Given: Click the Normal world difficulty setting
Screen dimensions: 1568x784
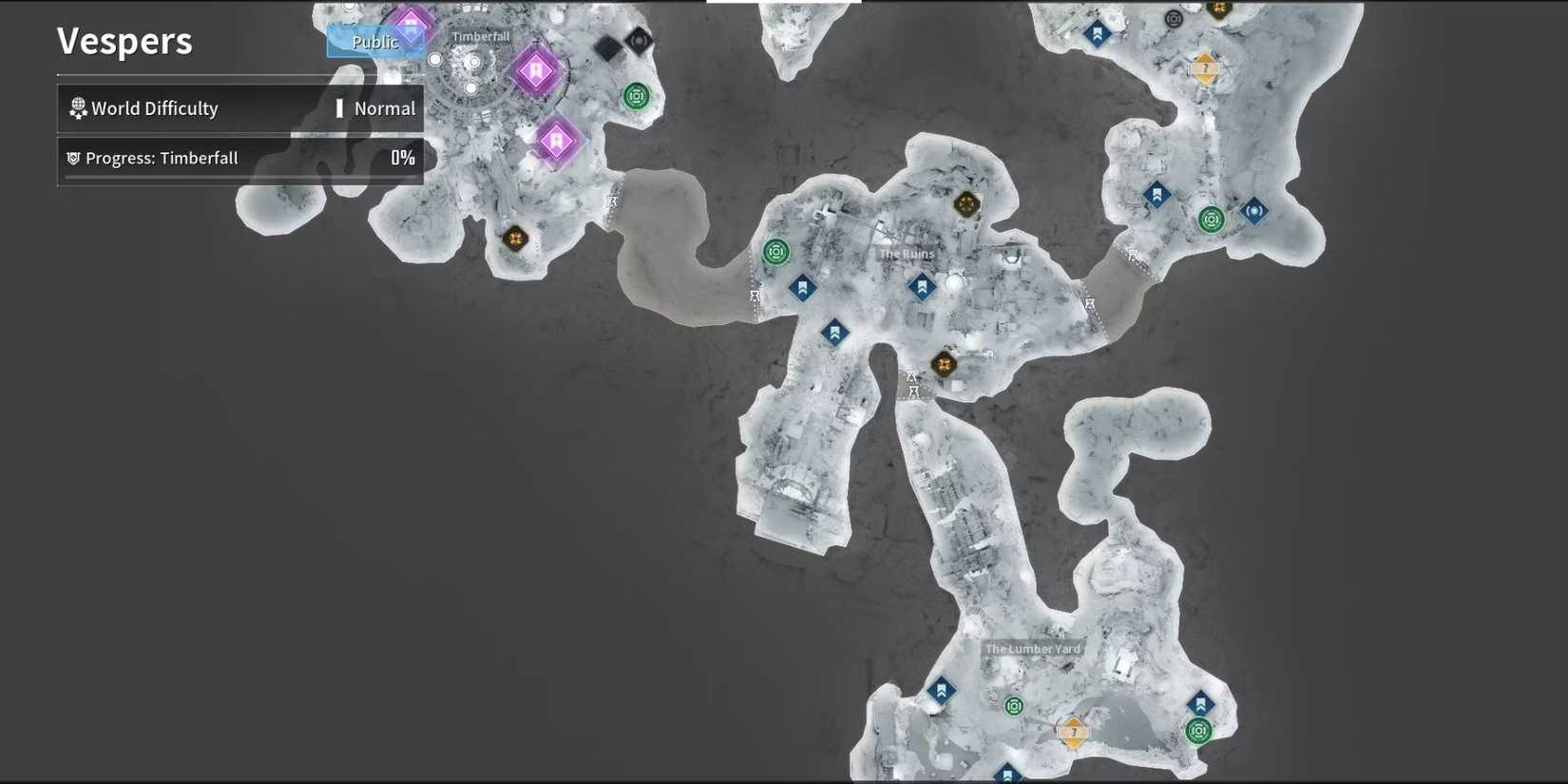Looking at the screenshot, I should 383,107.
